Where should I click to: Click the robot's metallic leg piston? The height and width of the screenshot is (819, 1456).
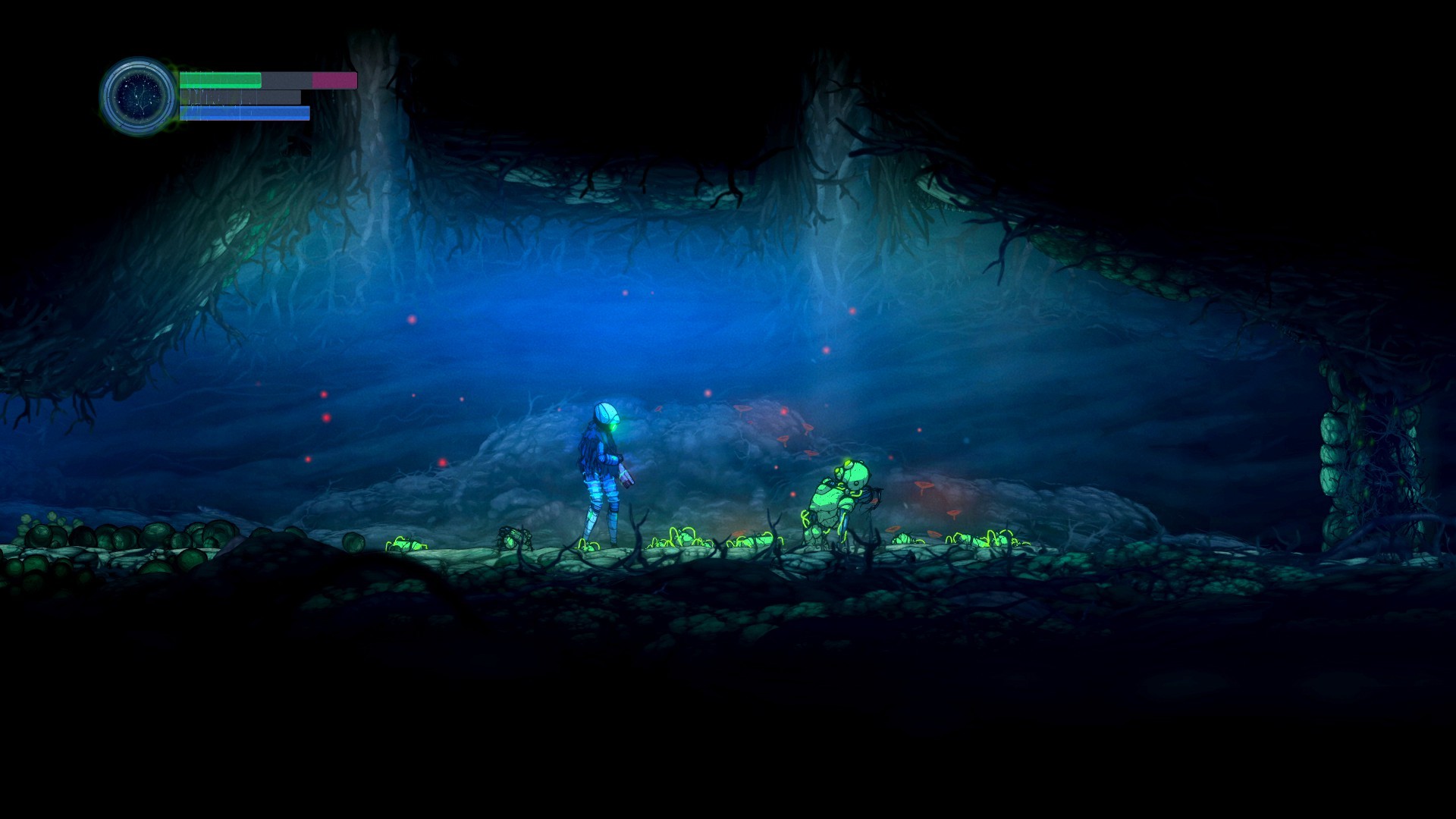click(x=843, y=519)
